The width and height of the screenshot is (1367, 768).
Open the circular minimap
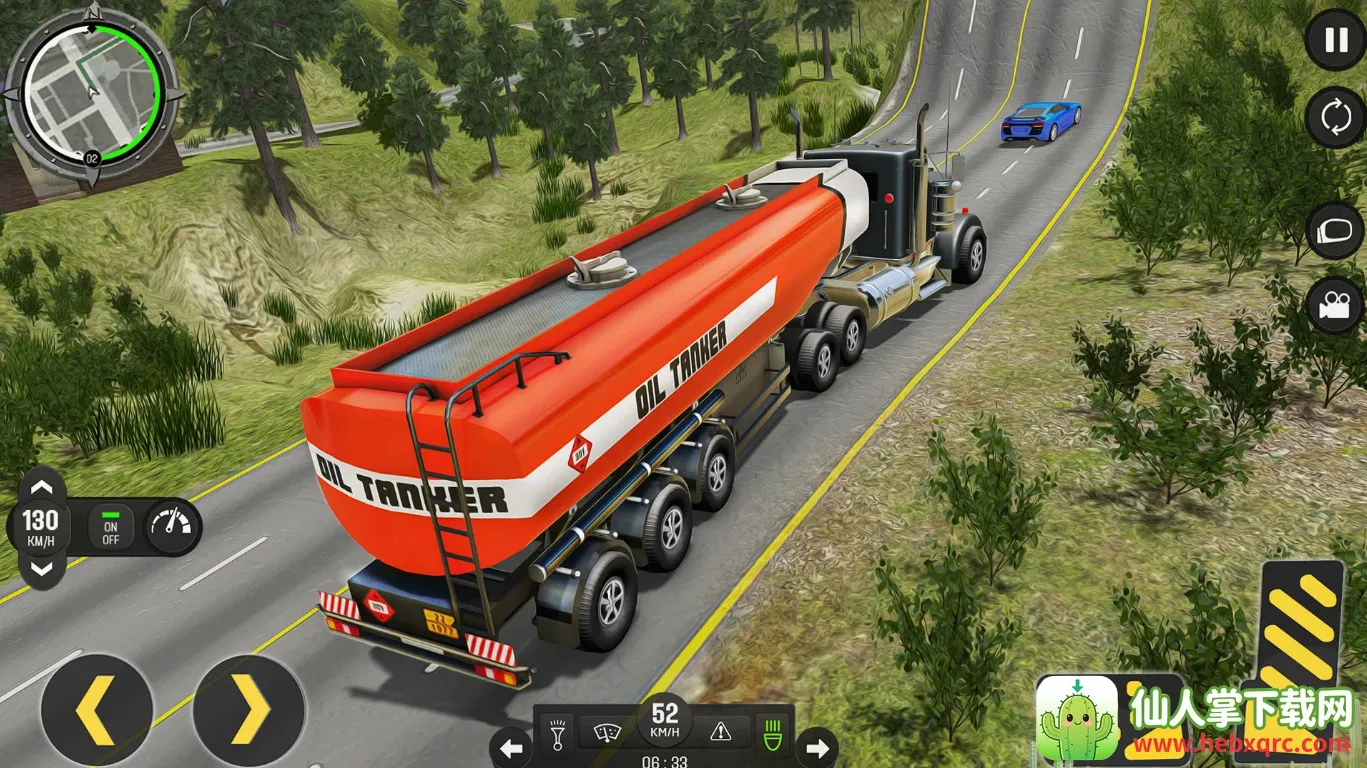click(x=94, y=92)
